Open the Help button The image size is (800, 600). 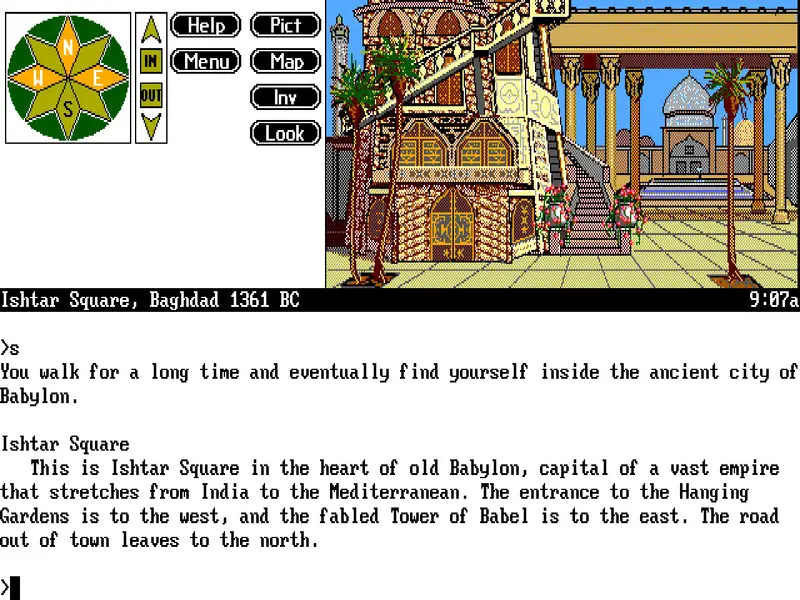(x=206, y=26)
